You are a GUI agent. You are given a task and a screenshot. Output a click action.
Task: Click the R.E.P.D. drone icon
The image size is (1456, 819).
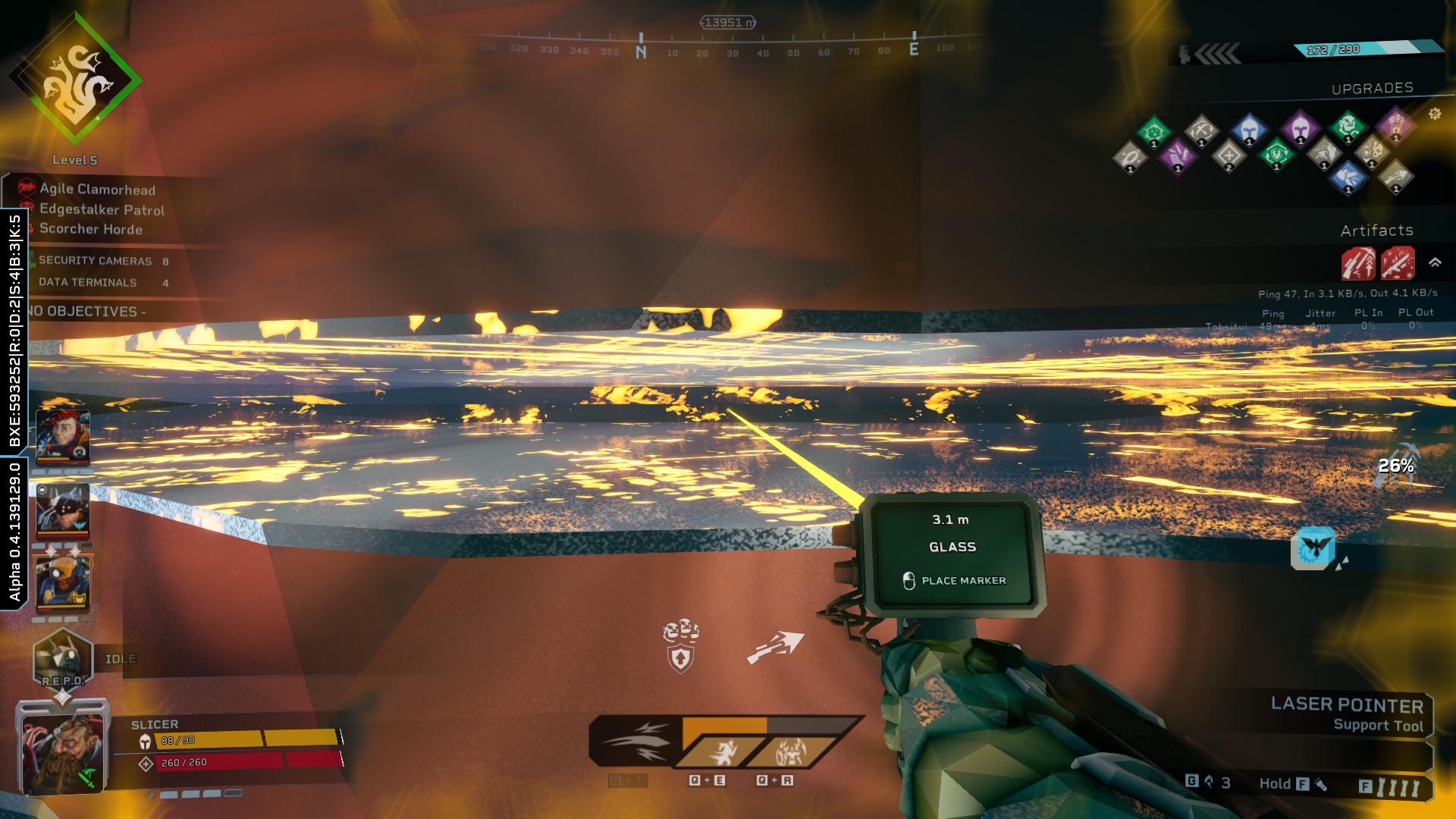62,658
